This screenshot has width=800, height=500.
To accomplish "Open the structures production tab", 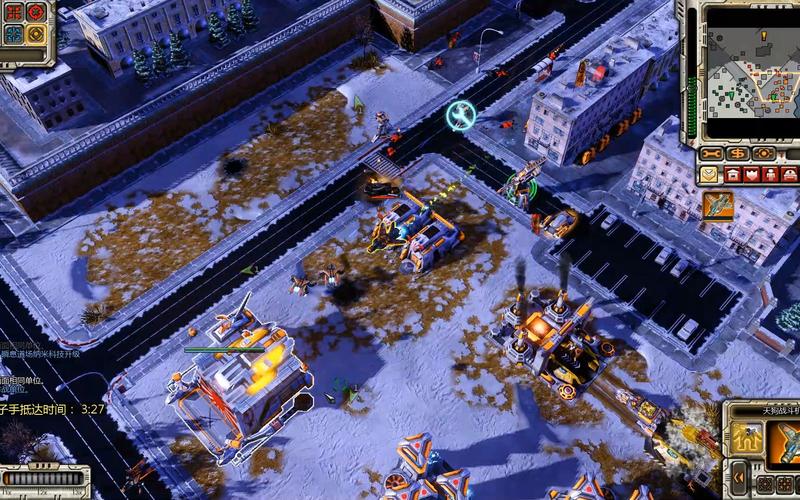I will [733, 174].
